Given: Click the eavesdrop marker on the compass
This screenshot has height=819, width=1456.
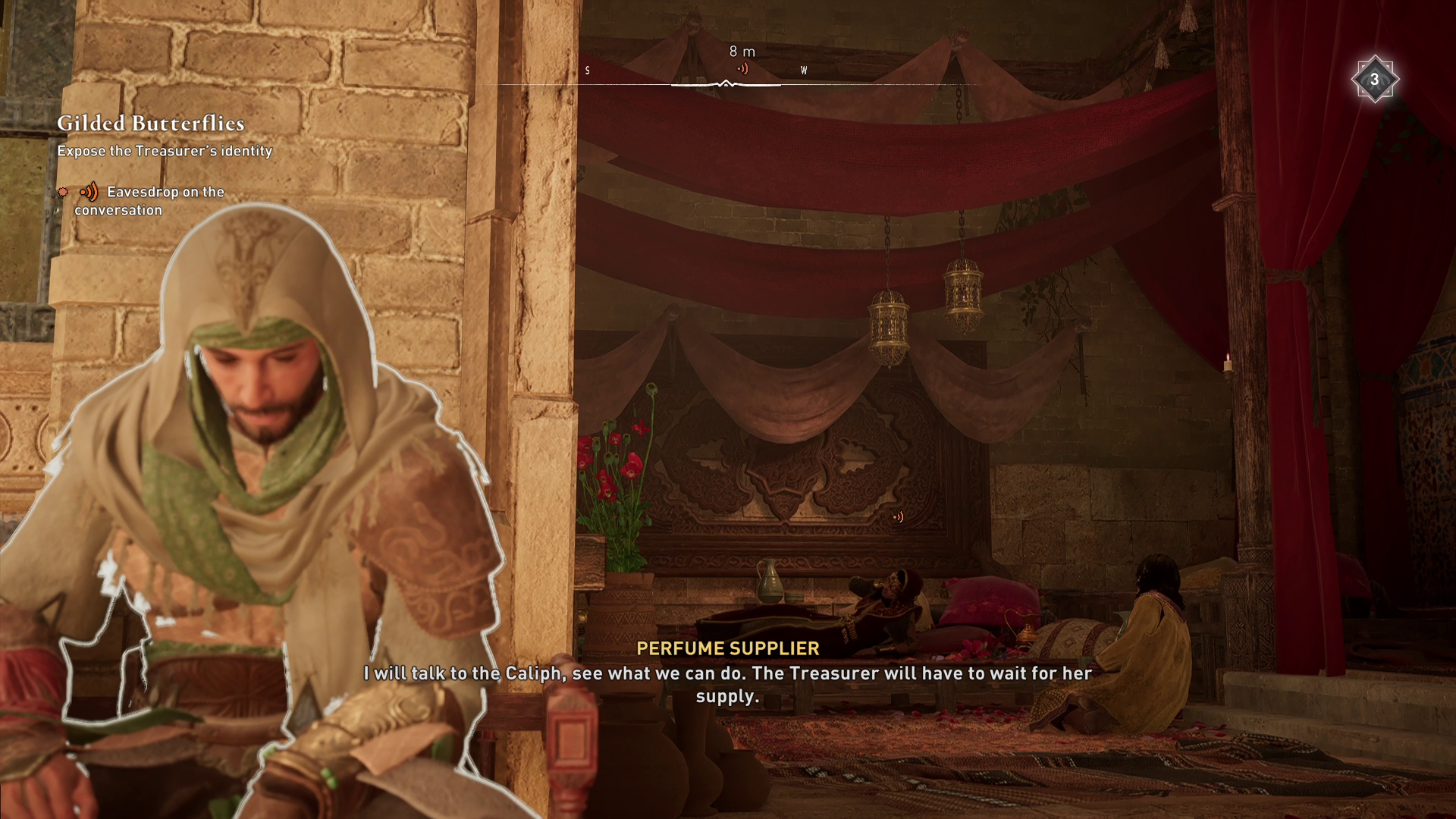Looking at the screenshot, I should [742, 69].
